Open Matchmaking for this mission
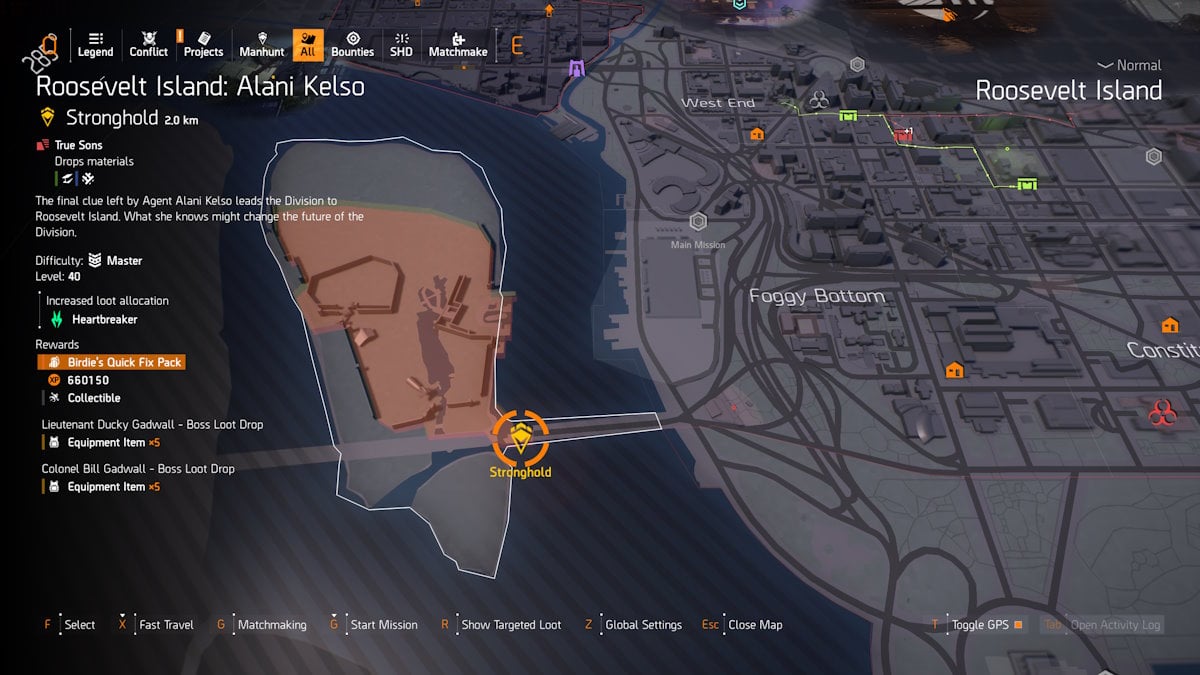 tap(272, 625)
